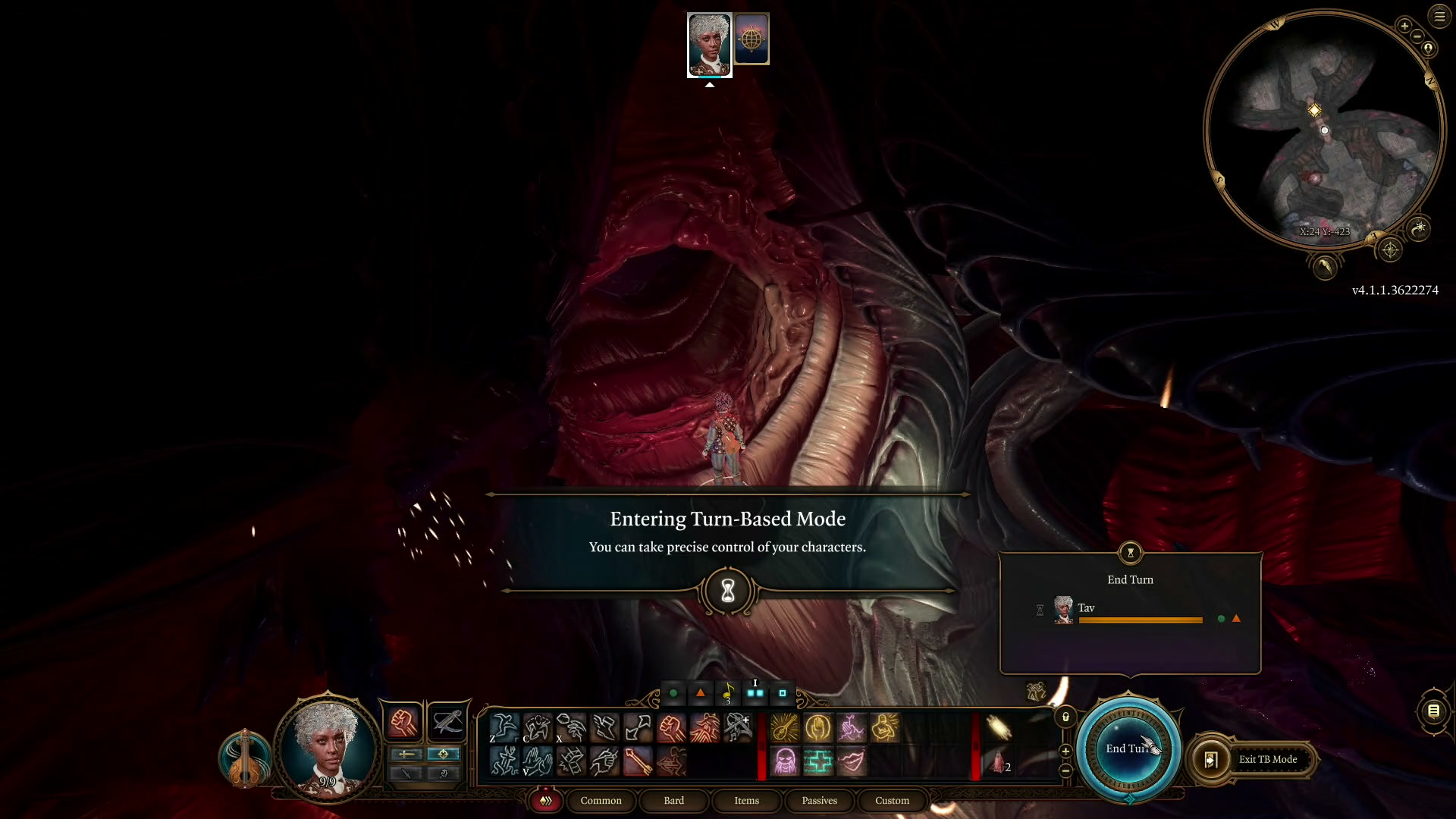The width and height of the screenshot is (1456, 819).
Task: Remove a hotbar row with the minus button
Action: tap(1065, 770)
